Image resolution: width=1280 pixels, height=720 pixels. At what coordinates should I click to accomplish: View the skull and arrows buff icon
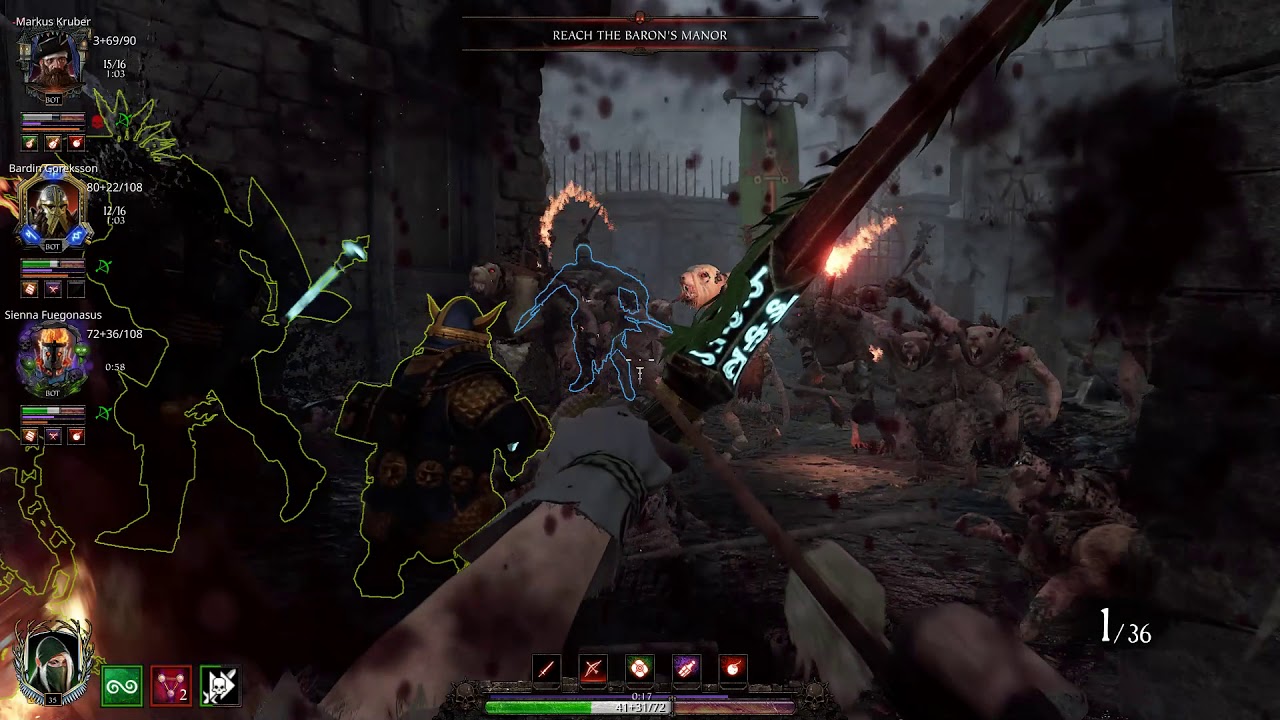click(x=219, y=687)
